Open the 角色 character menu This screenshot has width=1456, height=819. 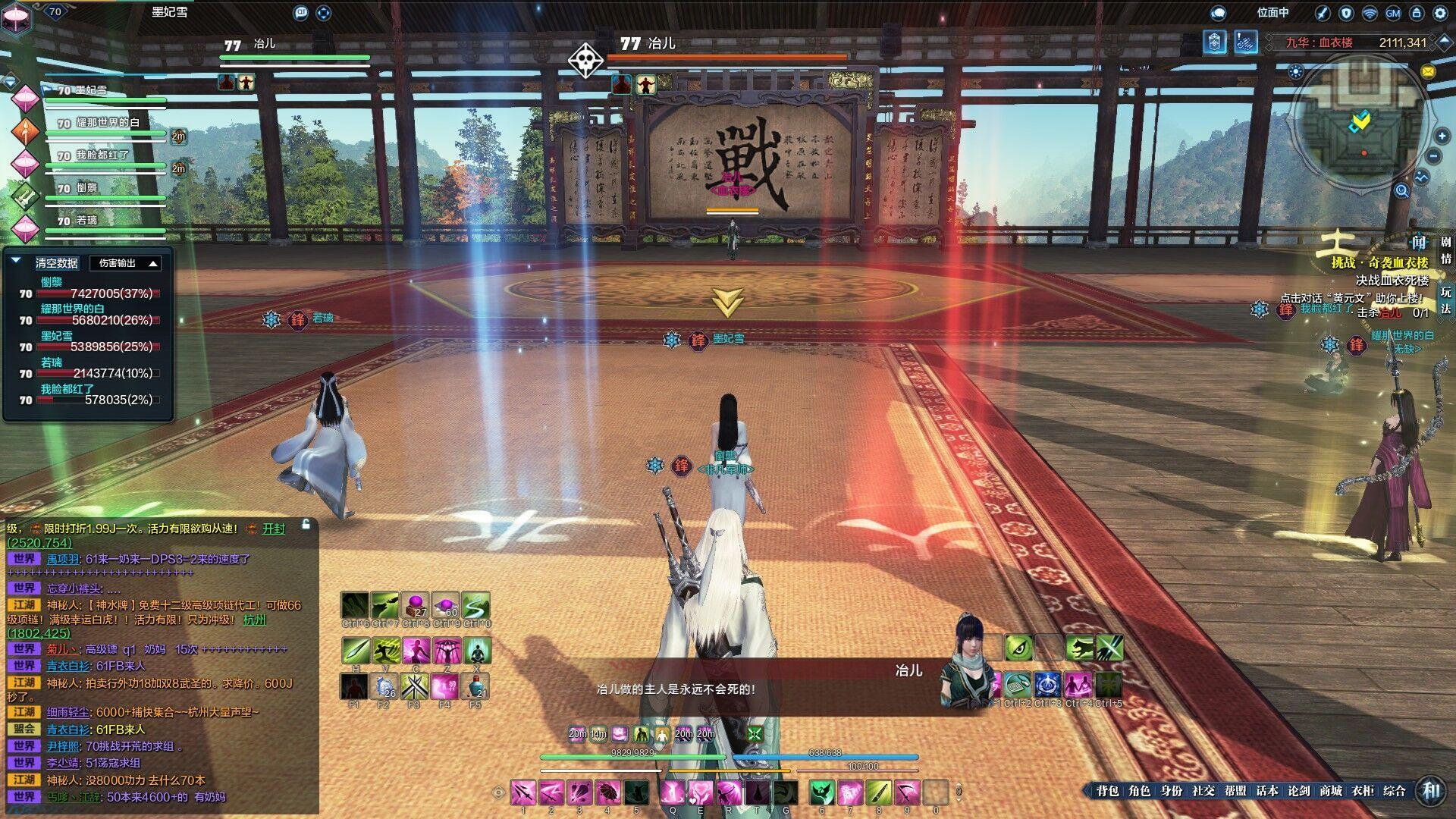pos(1139,791)
